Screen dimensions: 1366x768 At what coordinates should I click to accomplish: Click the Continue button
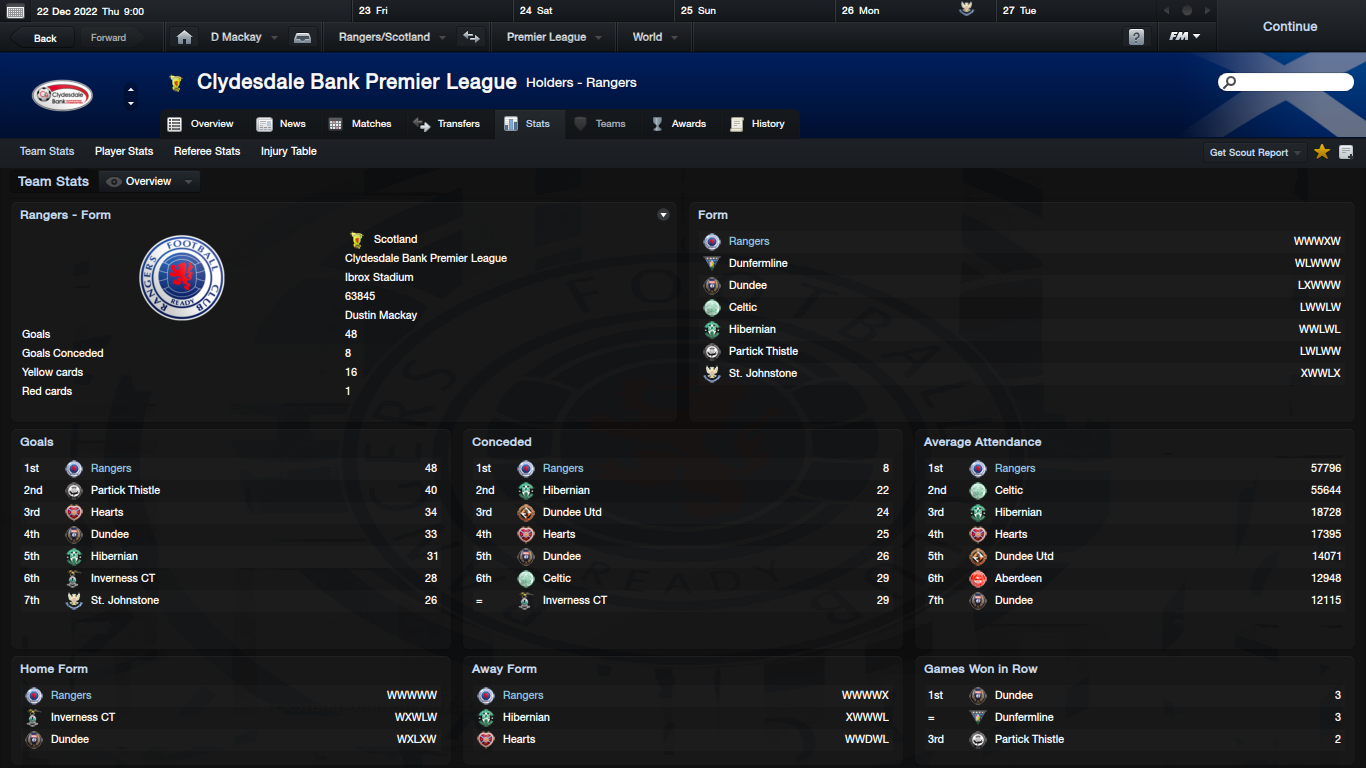tap(1289, 27)
